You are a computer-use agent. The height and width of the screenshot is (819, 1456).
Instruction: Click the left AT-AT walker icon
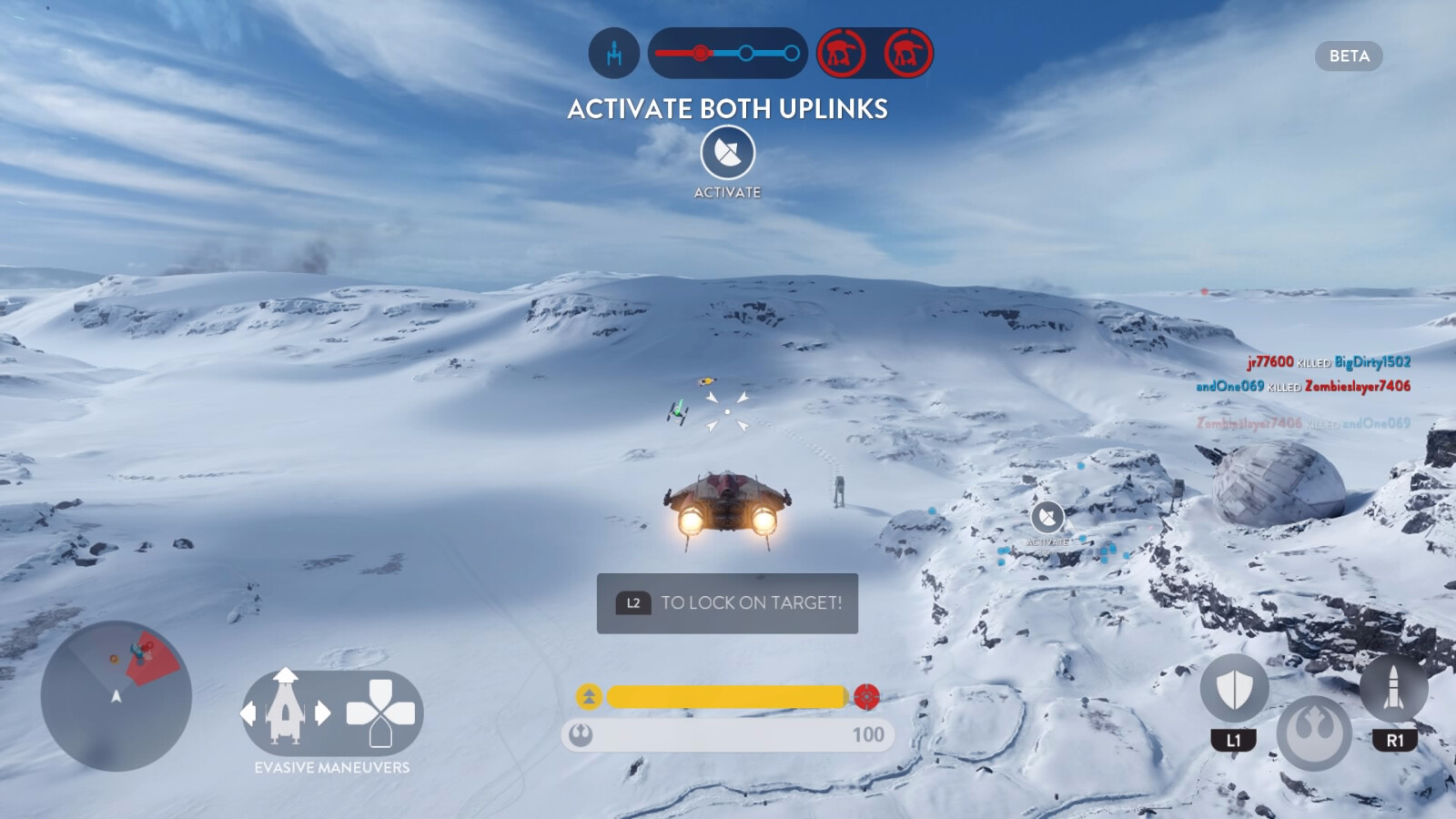pyautogui.click(x=841, y=54)
